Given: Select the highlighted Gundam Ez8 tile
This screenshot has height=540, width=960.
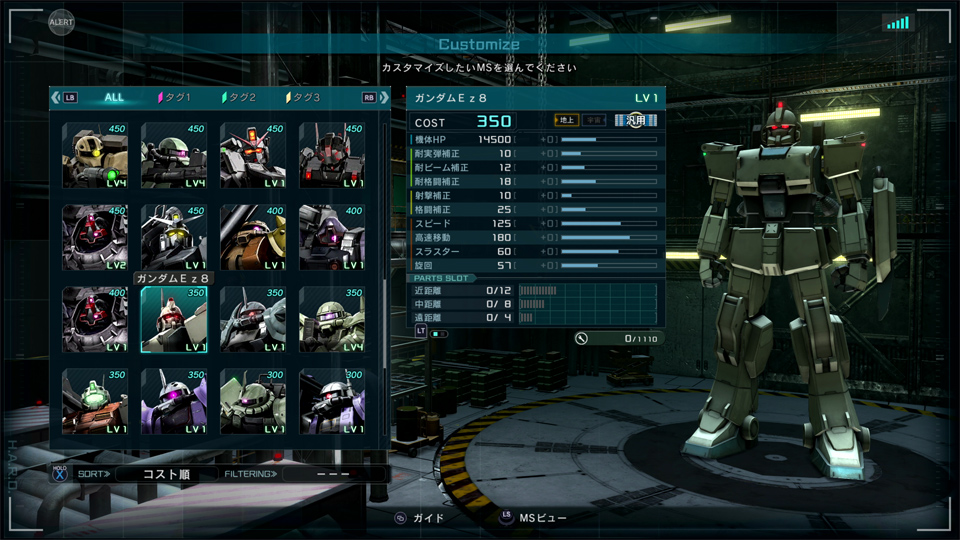Looking at the screenshot, I should (174, 320).
